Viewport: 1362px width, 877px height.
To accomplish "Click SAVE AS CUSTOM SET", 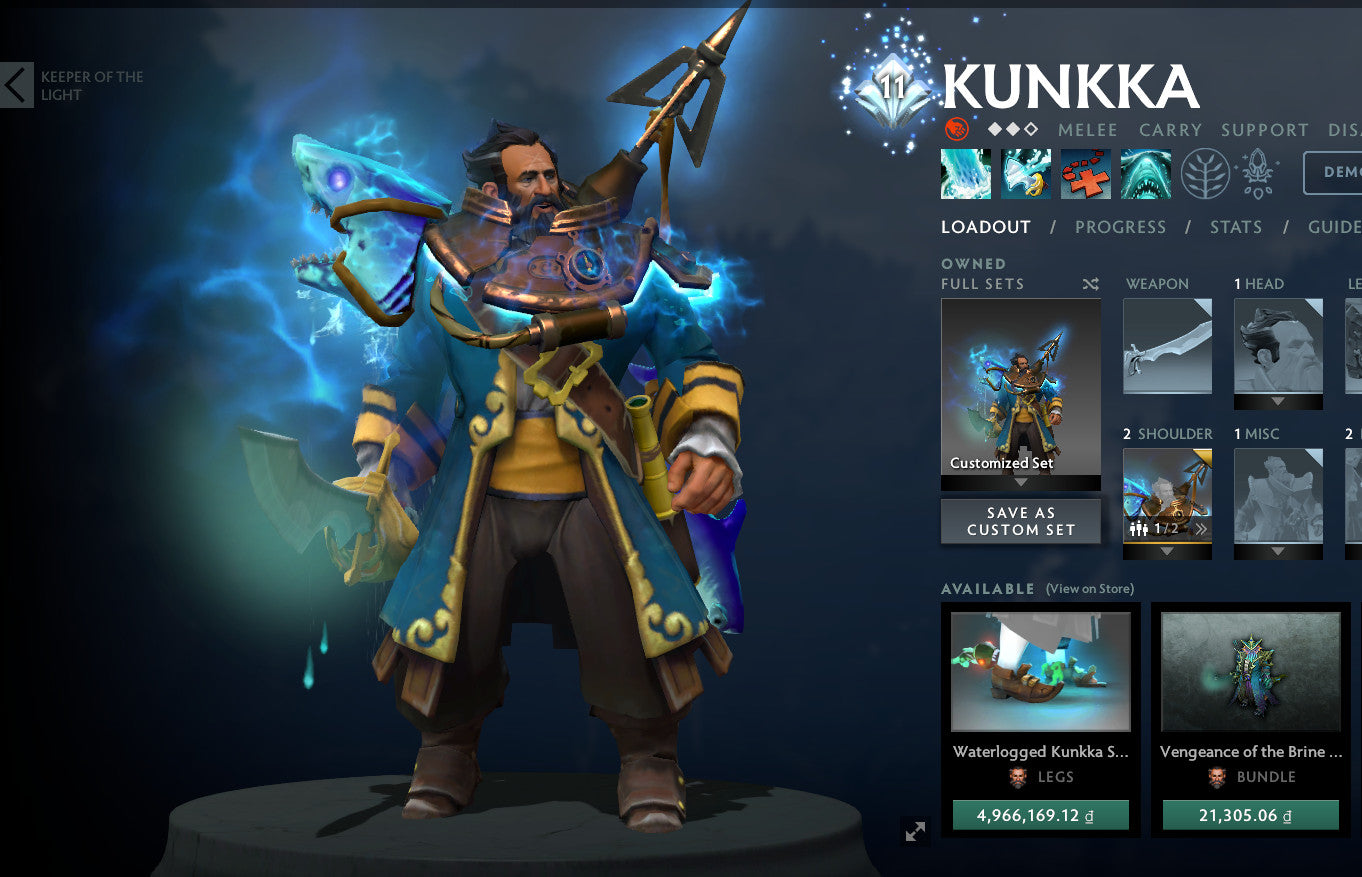I will [1020, 520].
